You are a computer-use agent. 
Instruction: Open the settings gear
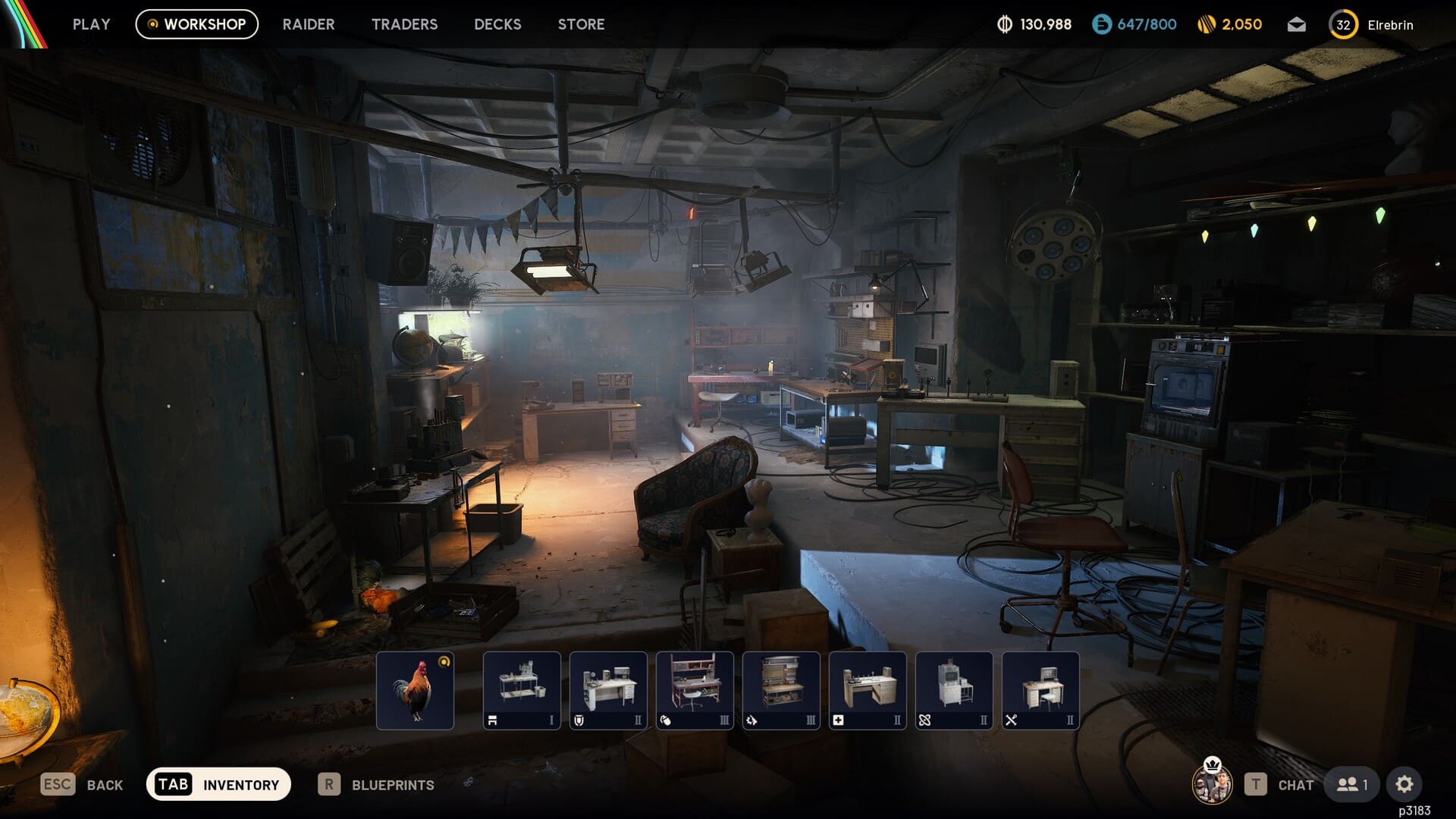tap(1404, 784)
